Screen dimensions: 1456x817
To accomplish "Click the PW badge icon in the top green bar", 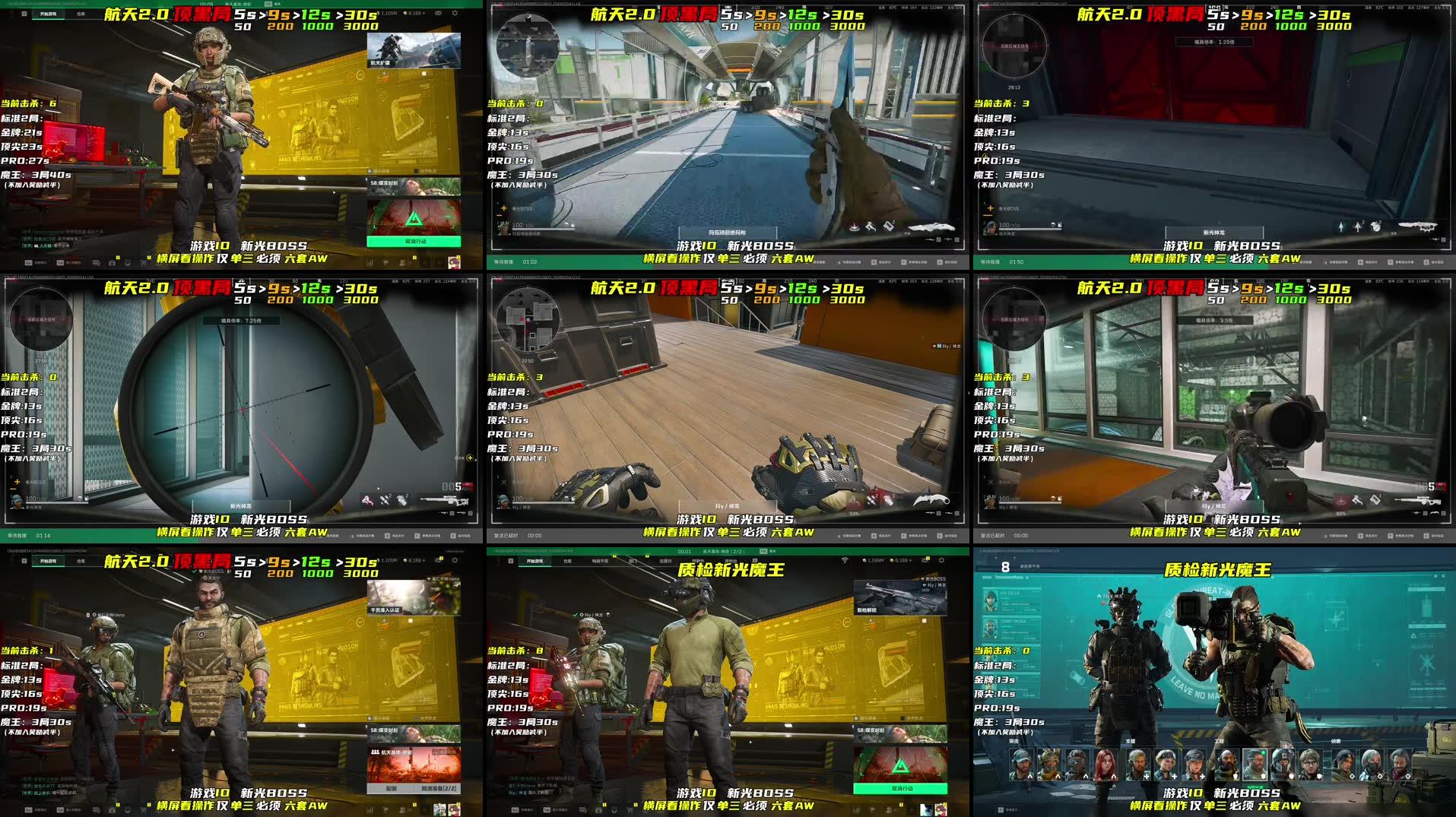I will 764,550.
